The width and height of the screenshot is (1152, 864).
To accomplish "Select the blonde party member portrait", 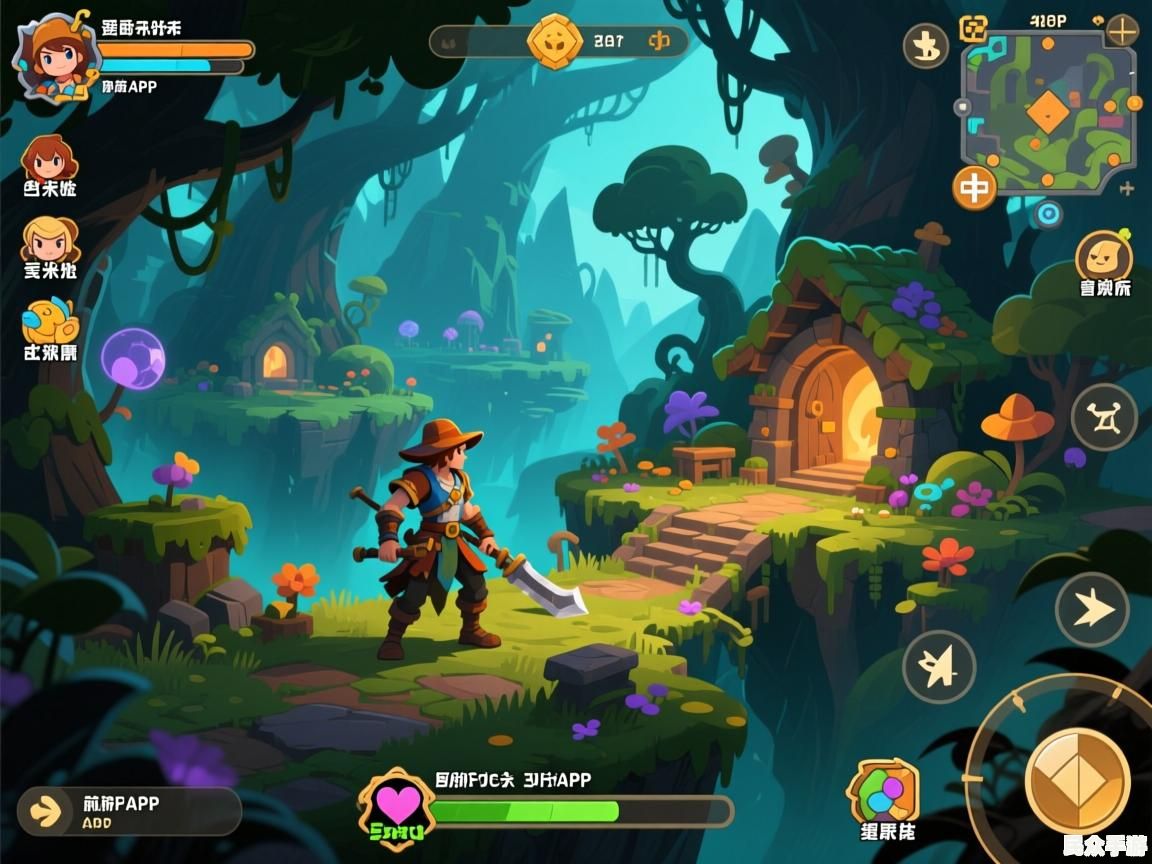I will click(x=49, y=240).
